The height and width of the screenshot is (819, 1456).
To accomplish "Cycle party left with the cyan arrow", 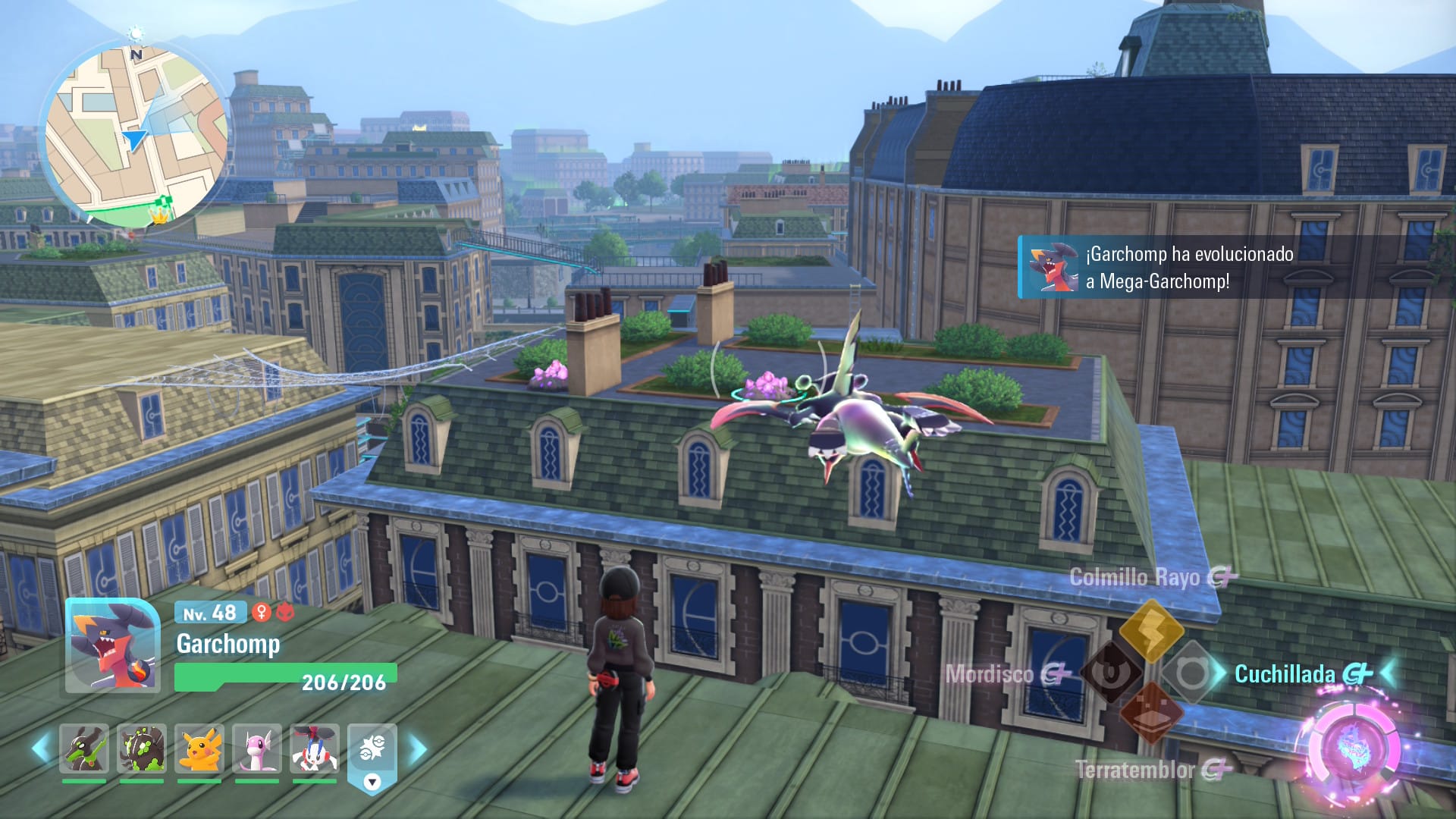I will [x=41, y=748].
